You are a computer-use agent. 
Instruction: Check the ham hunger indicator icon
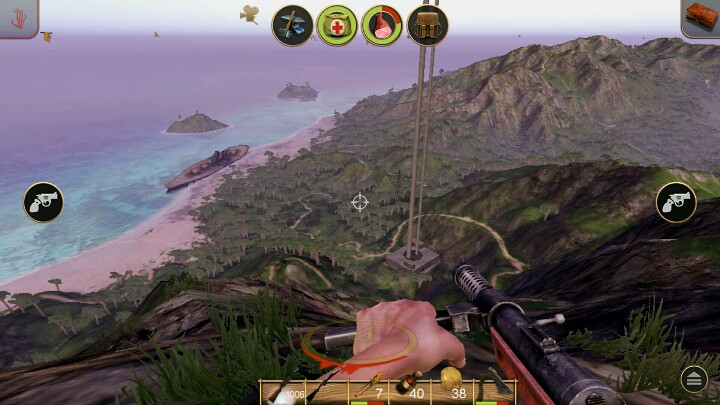[382, 24]
